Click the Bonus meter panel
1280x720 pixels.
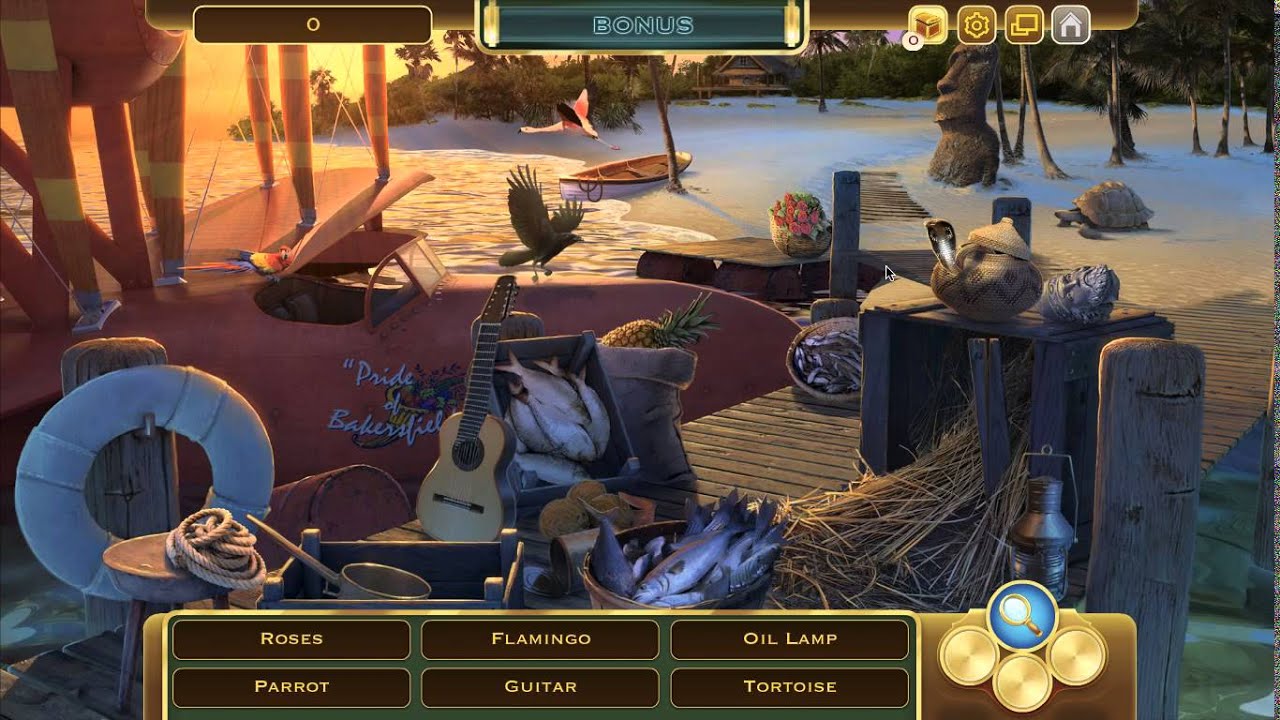click(642, 26)
